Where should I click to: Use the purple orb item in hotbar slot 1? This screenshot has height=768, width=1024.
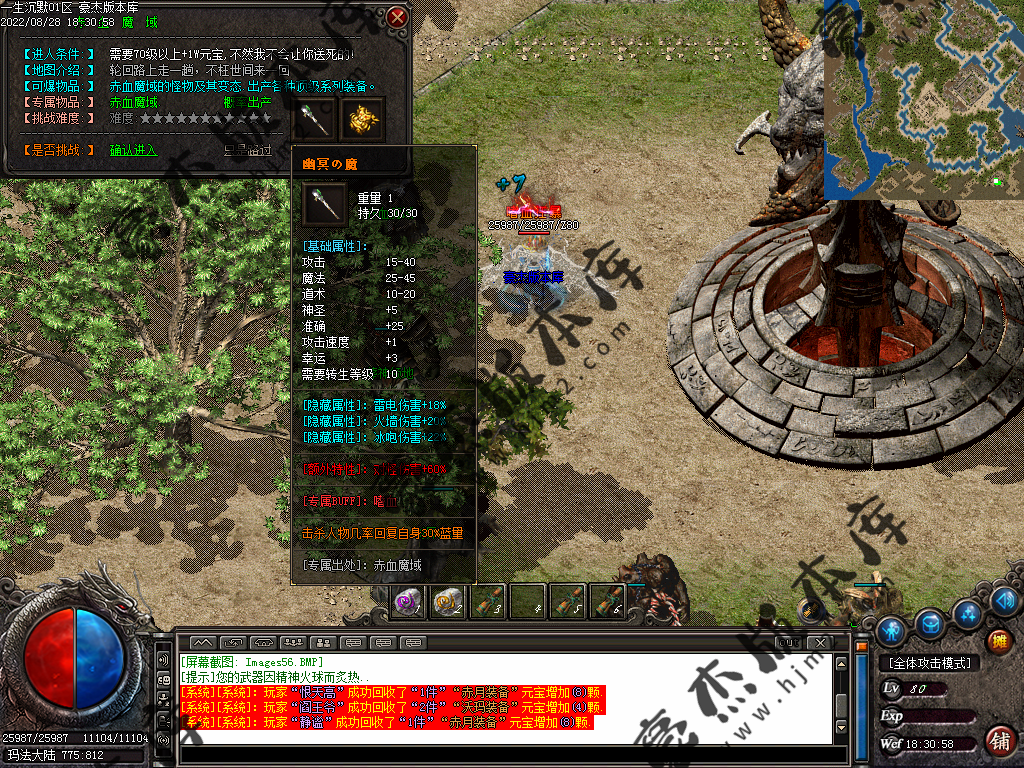[407, 601]
